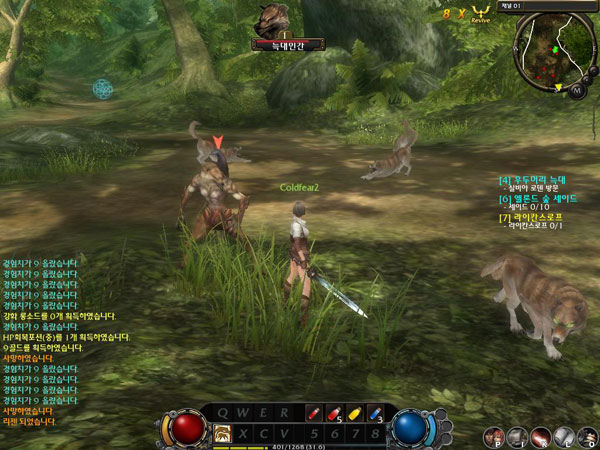Image resolution: width=600 pixels, height=450 pixels.
Task: Use the first red potion slot
Action: [x=312, y=412]
